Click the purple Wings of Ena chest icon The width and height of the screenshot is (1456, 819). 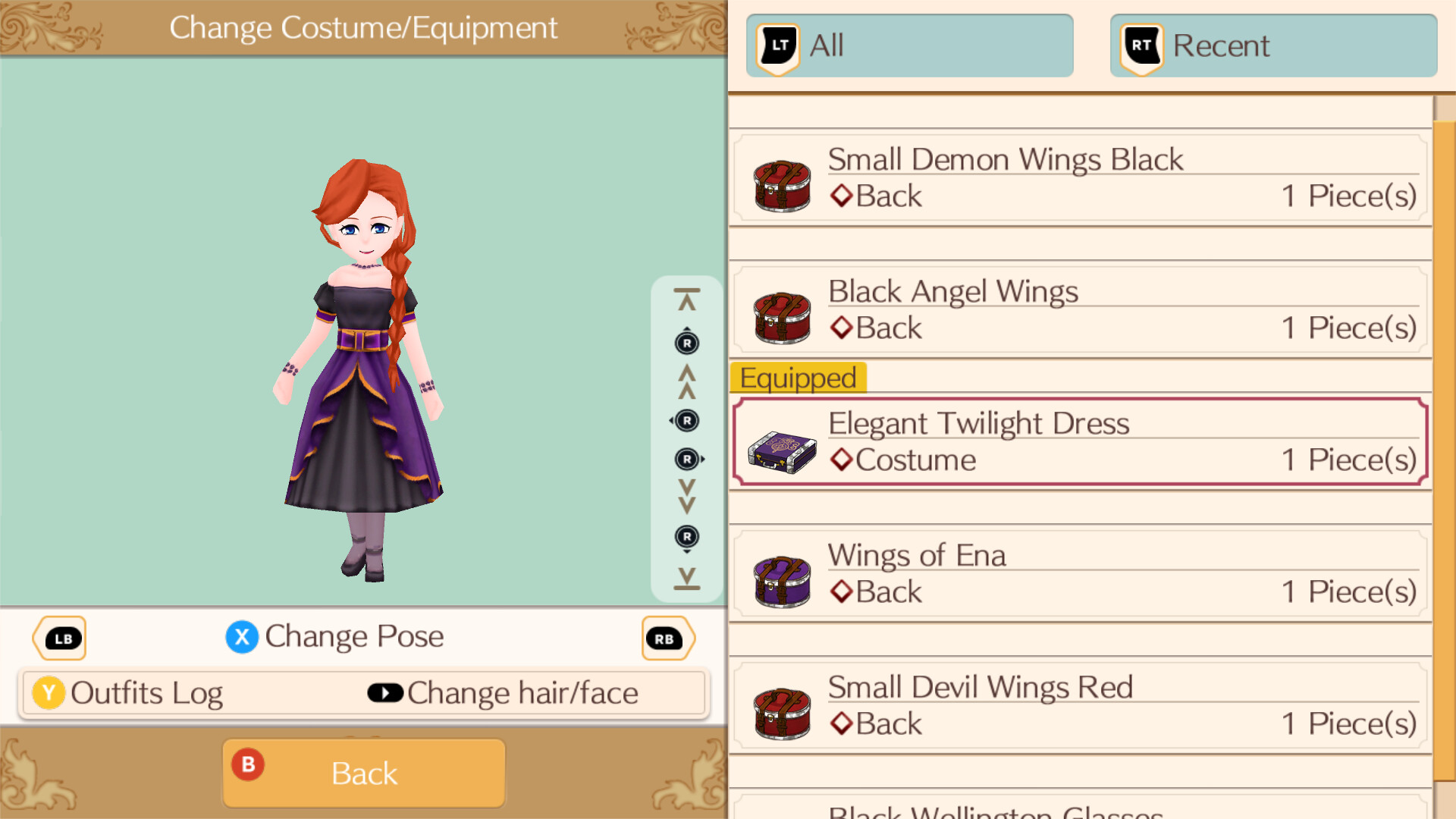click(782, 578)
